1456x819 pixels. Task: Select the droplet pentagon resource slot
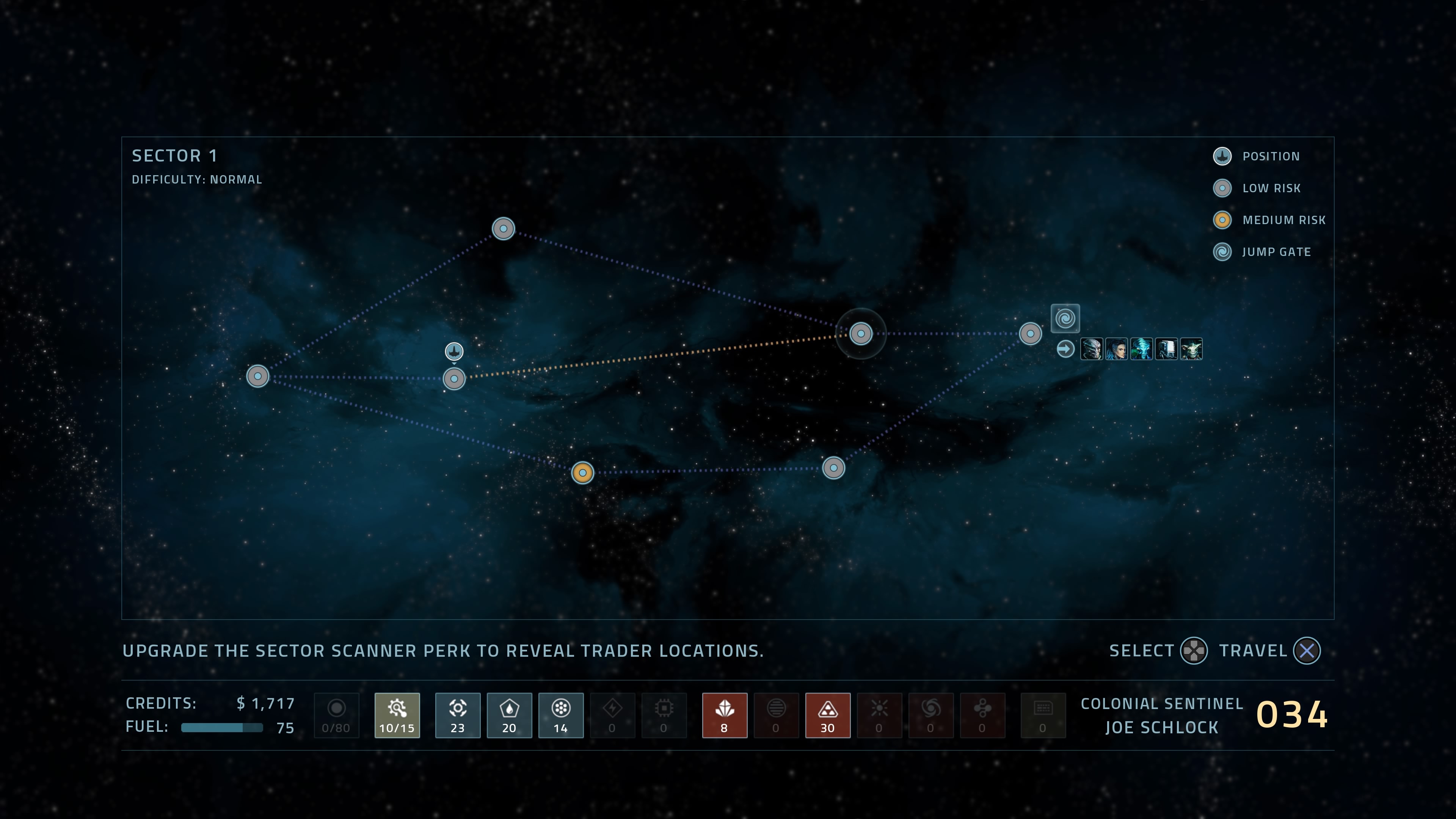point(509,715)
